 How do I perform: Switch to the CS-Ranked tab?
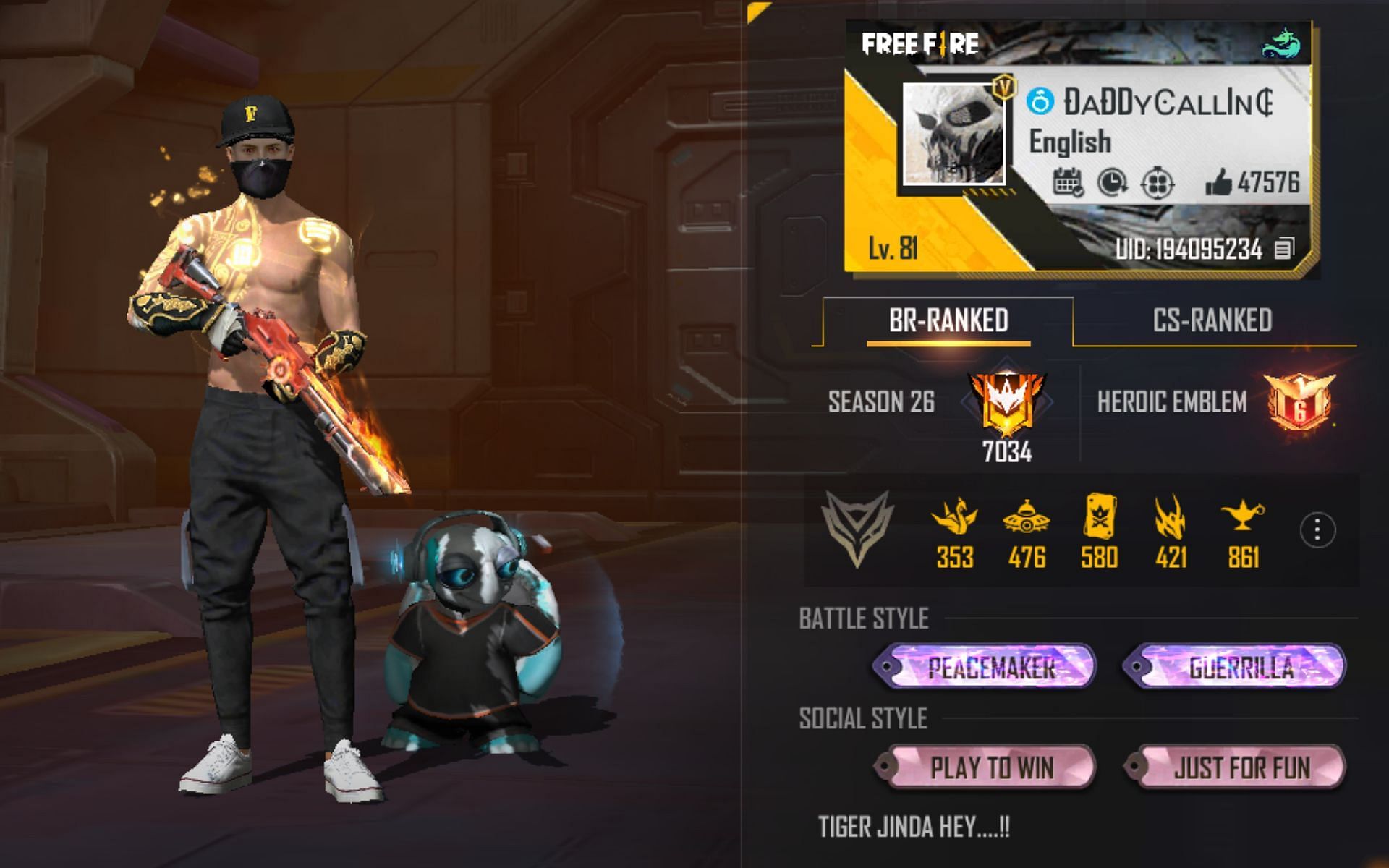(1212, 320)
